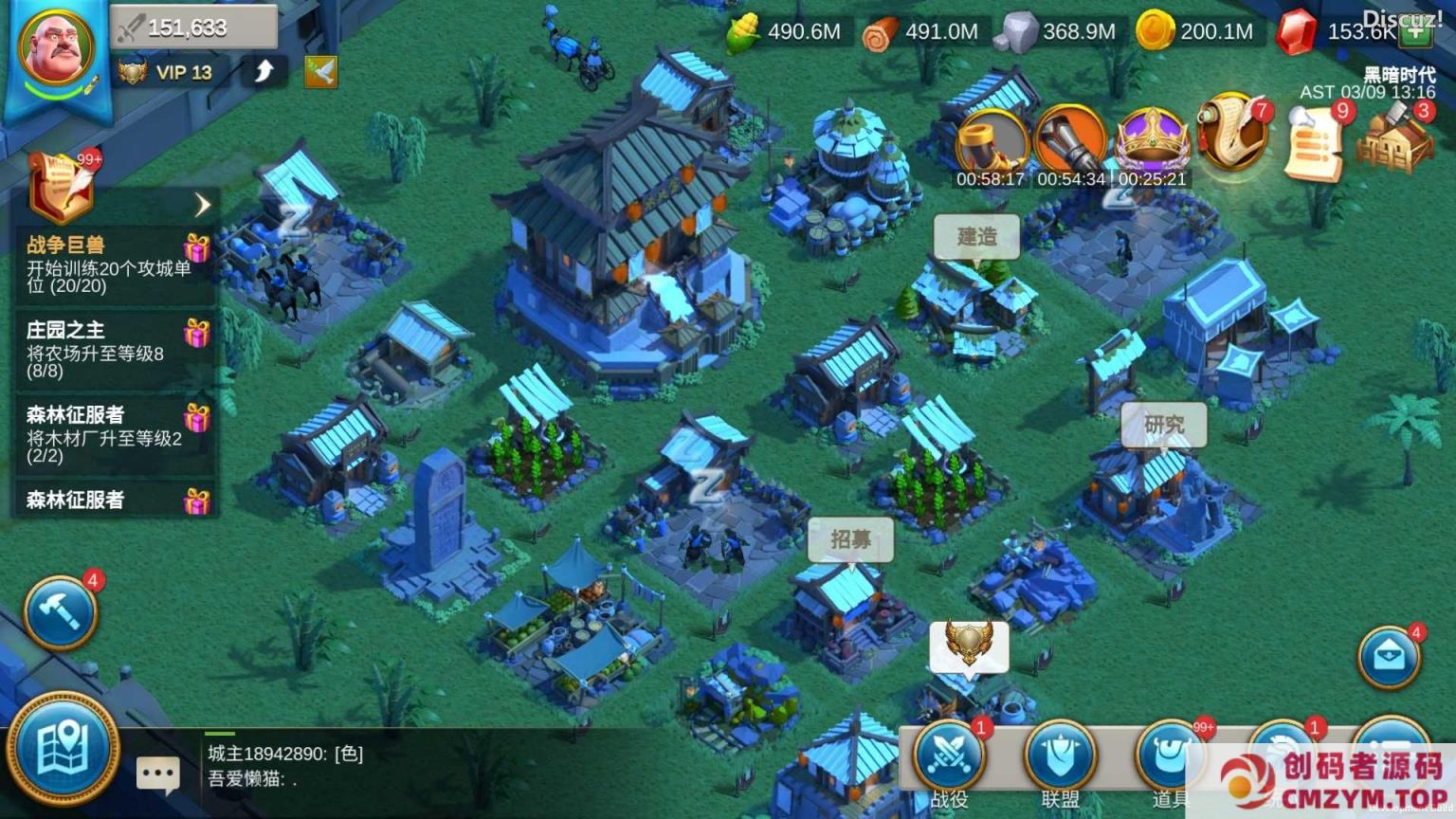Image resolution: width=1456 pixels, height=819 pixels.
Task: Tap the 招募 recruit bubble
Action: [850, 539]
